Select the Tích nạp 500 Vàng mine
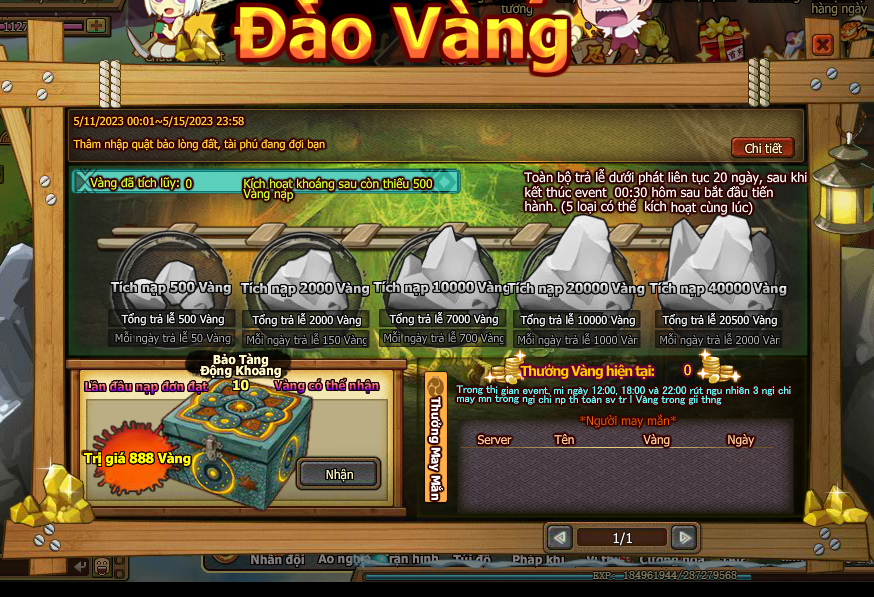Image resolution: width=874 pixels, height=597 pixels. point(170,270)
